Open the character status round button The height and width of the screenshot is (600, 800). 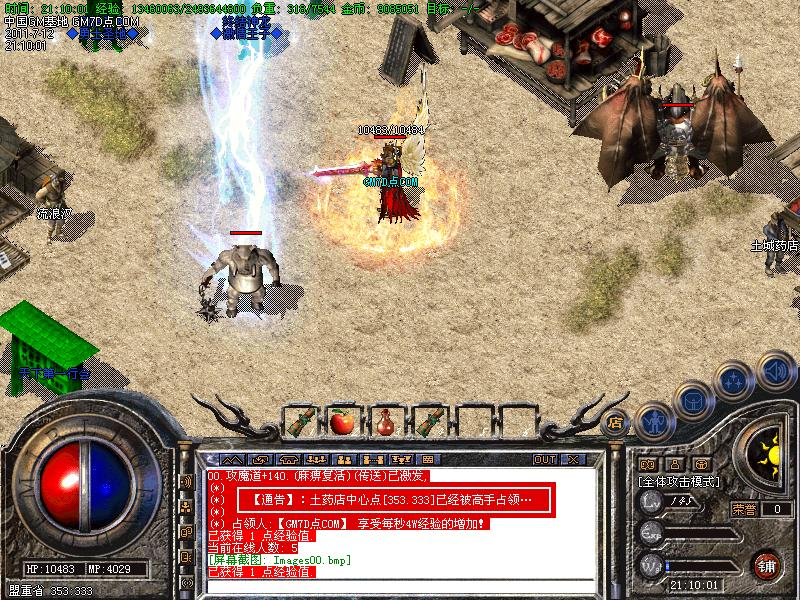coord(653,421)
